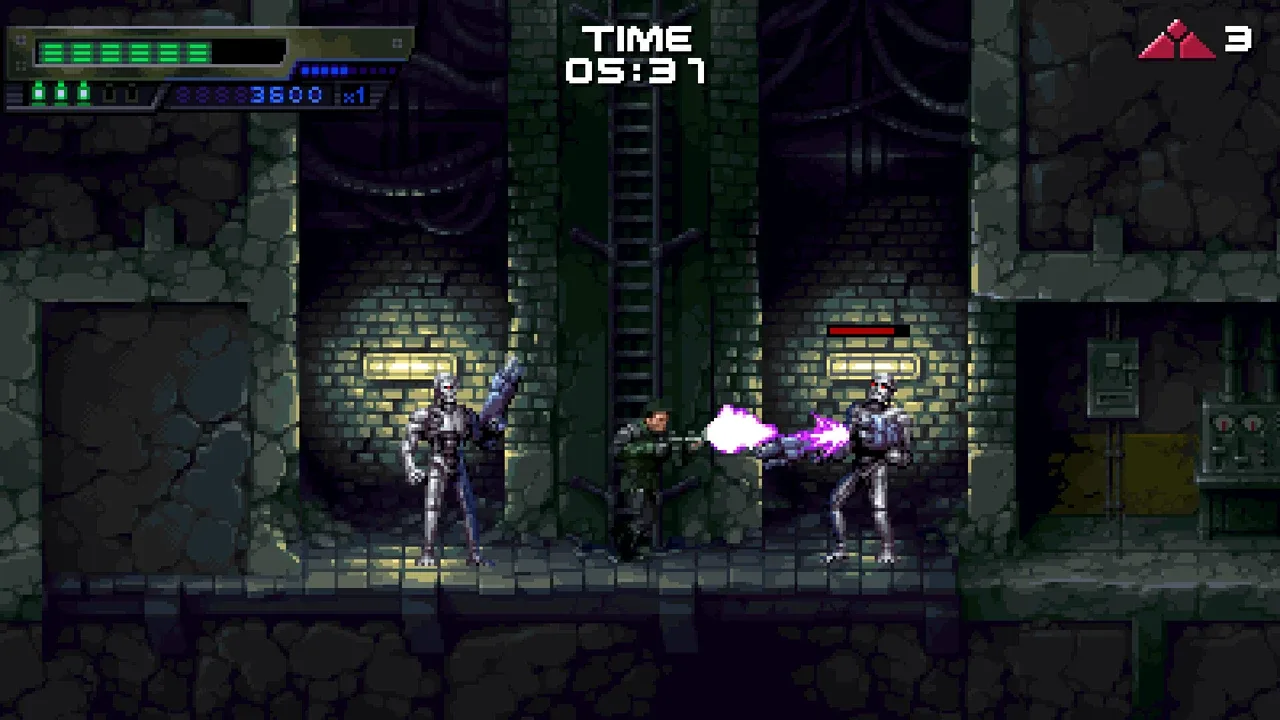Select the third grenade icon in the HUD
The height and width of the screenshot is (720, 1280).
(x=82, y=93)
